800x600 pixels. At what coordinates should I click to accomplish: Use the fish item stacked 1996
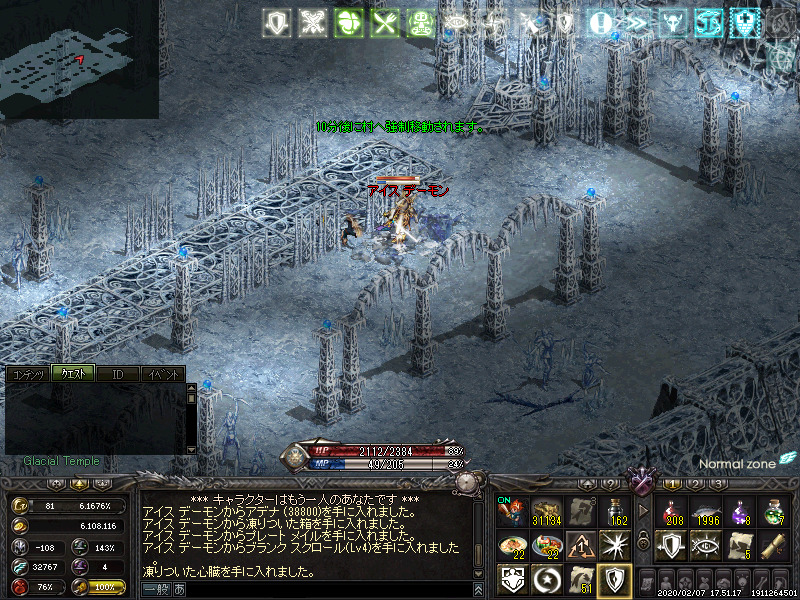[x=707, y=512]
